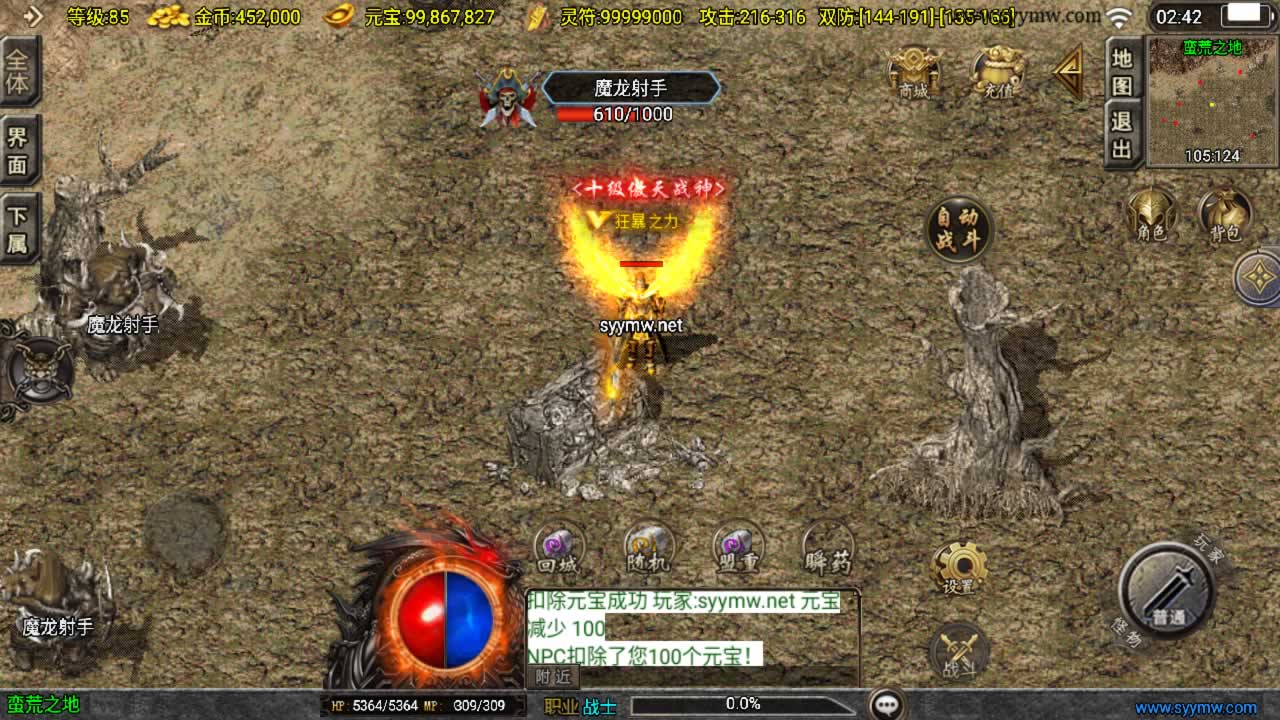
Task: Use the 回城 return-to-town scroll
Action: [558, 549]
